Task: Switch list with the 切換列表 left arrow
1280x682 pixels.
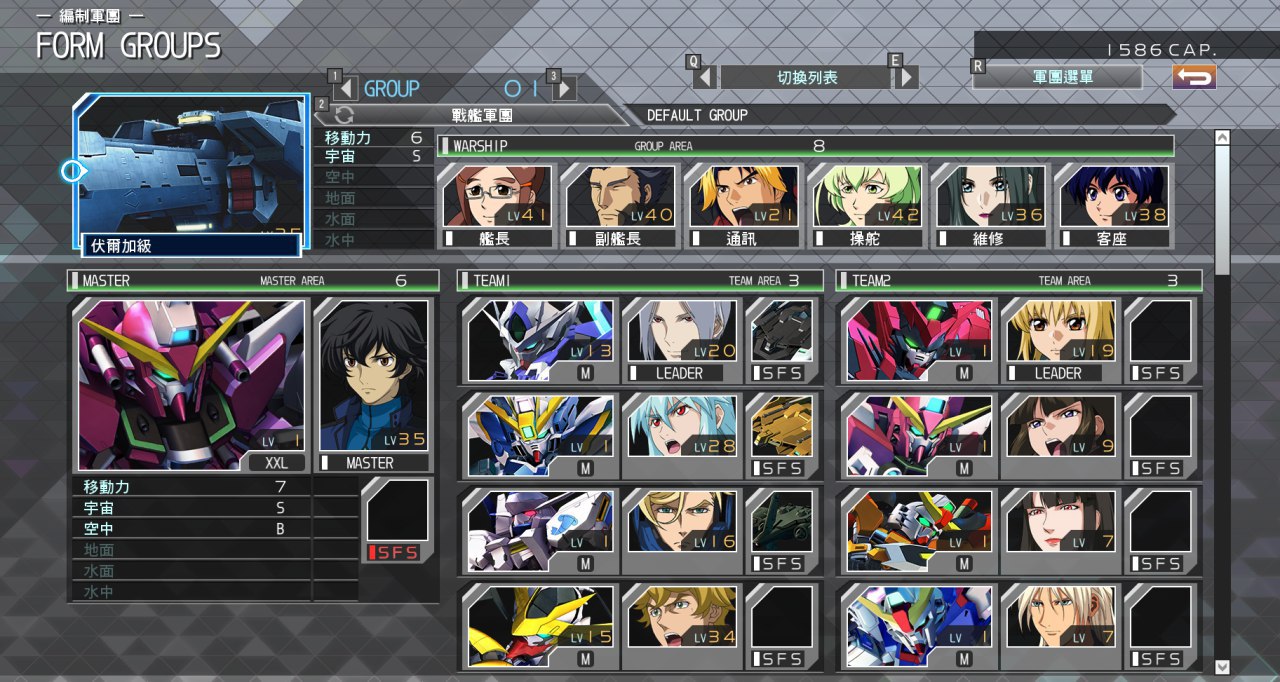Action: pyautogui.click(x=705, y=77)
